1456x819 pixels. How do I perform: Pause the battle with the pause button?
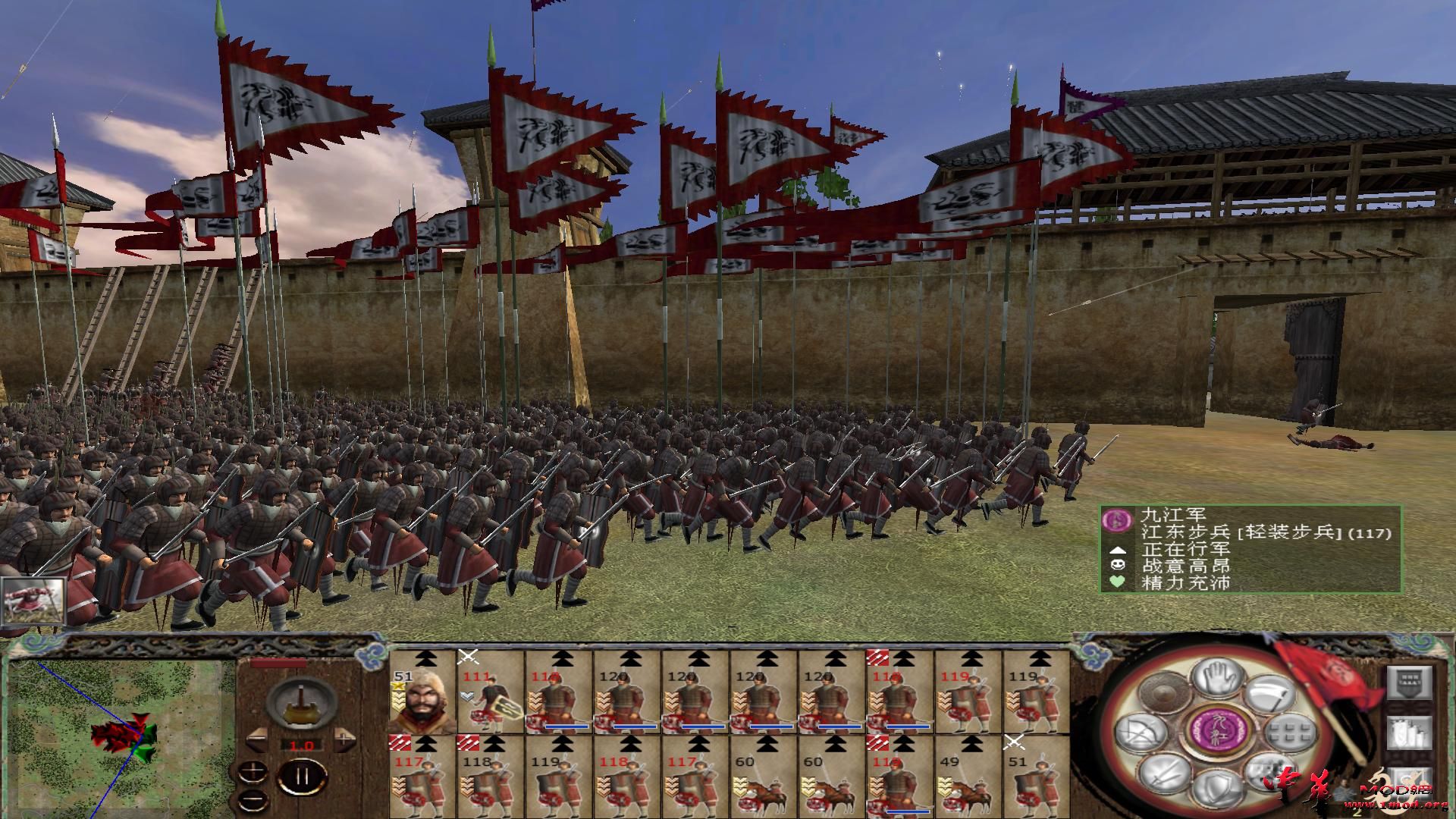point(303,775)
